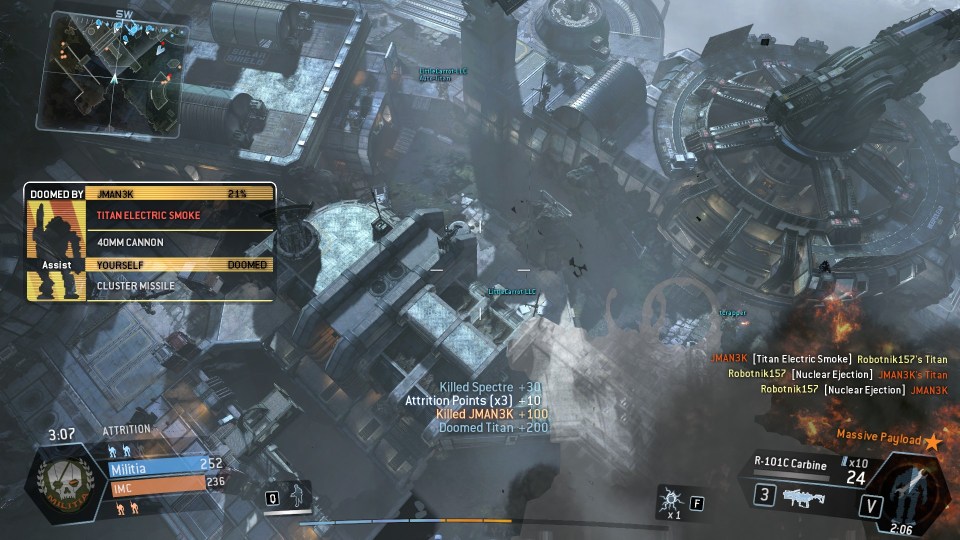Select the Titan Electric Smoke row
Viewport: 960px width, 540px height.
coord(181,215)
